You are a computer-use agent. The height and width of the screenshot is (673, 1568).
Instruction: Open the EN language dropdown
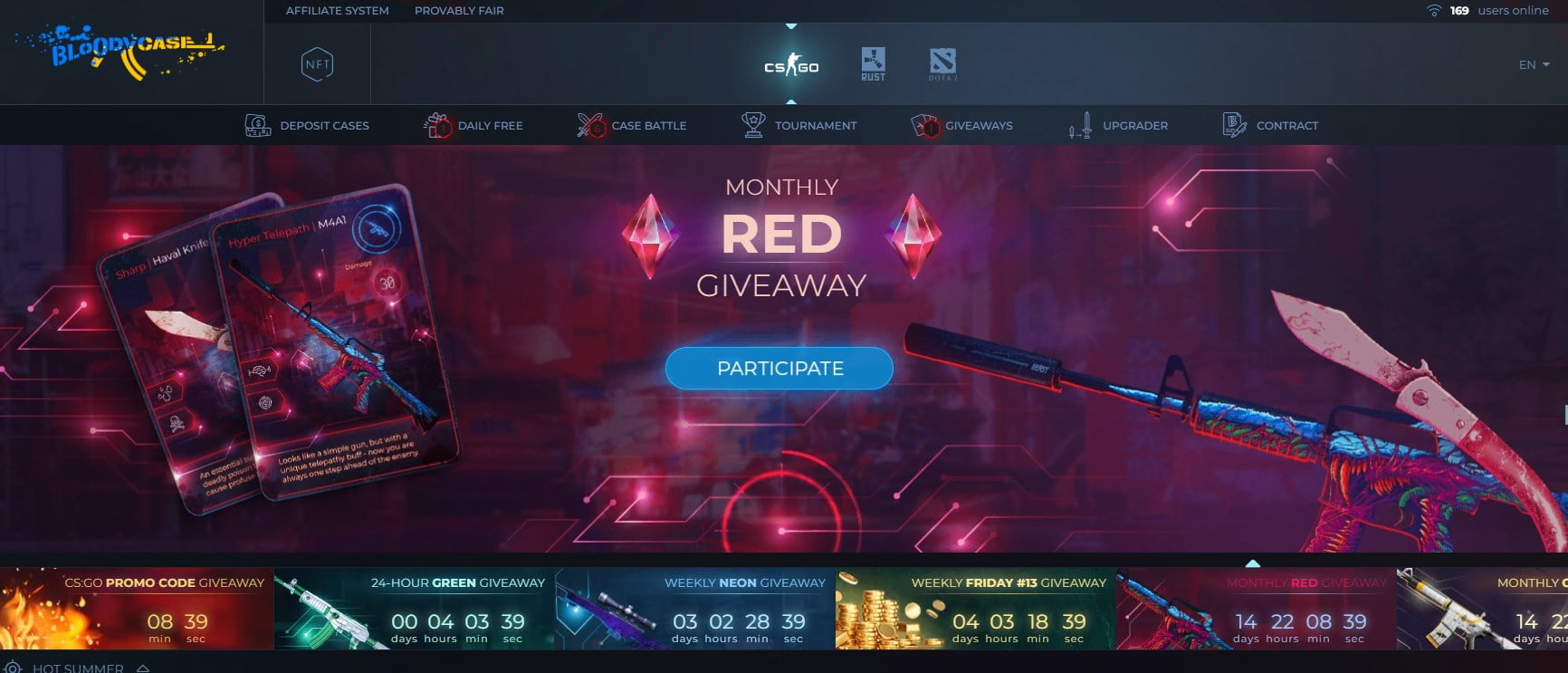(x=1534, y=64)
